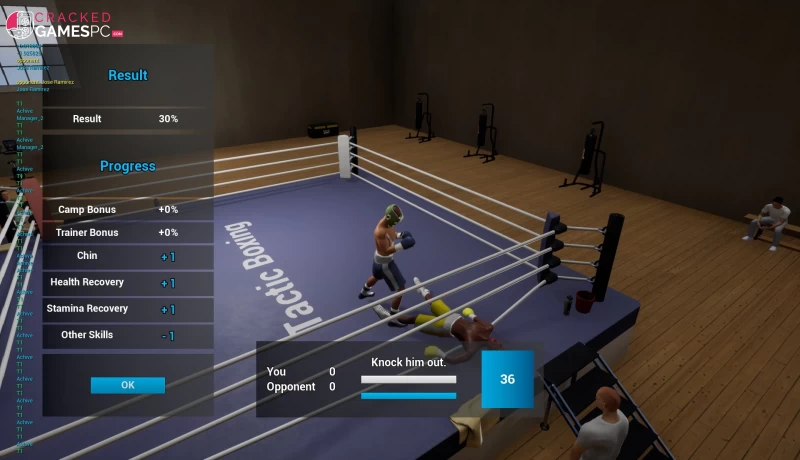The height and width of the screenshot is (460, 800).
Task: Confirm the result with the OK button
Action: click(x=127, y=385)
